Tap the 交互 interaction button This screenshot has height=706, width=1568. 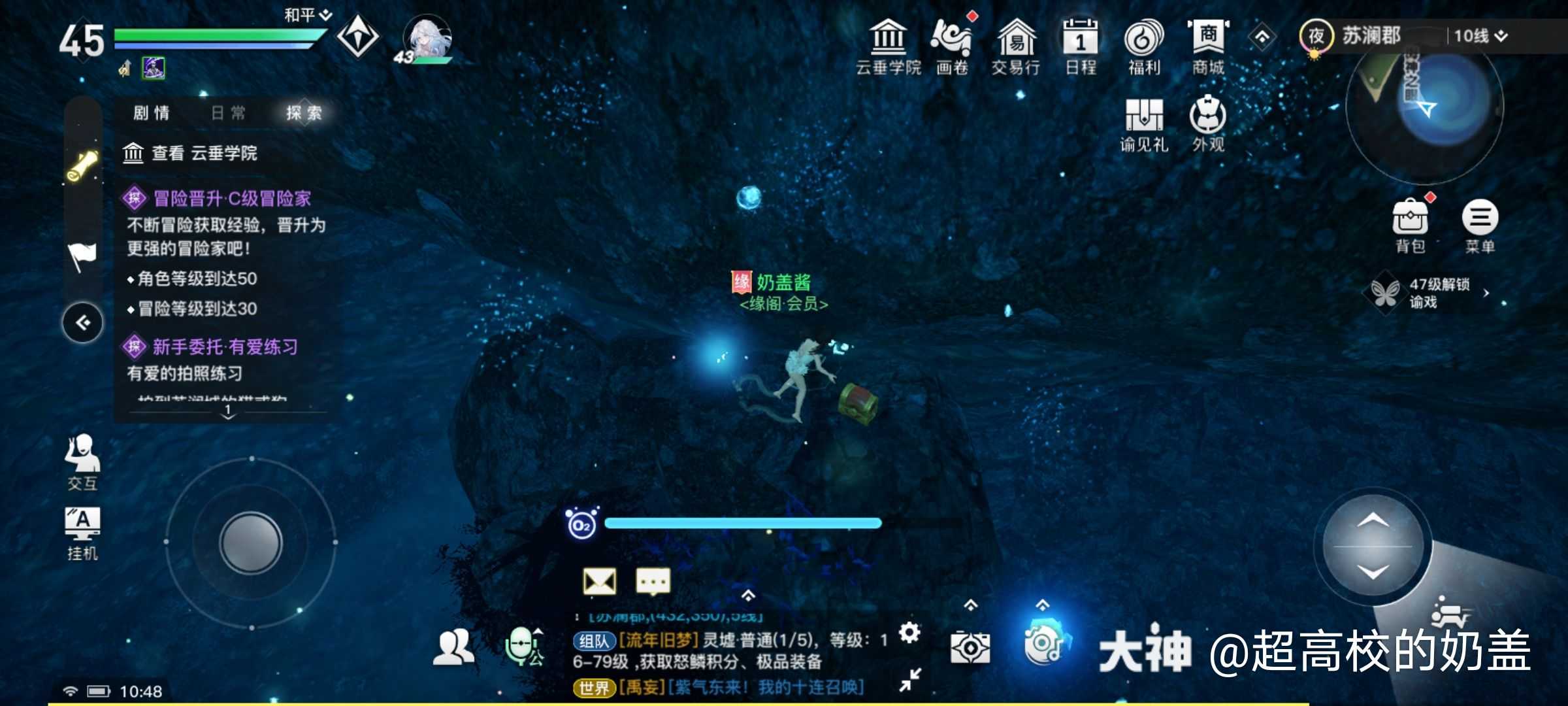[82, 461]
